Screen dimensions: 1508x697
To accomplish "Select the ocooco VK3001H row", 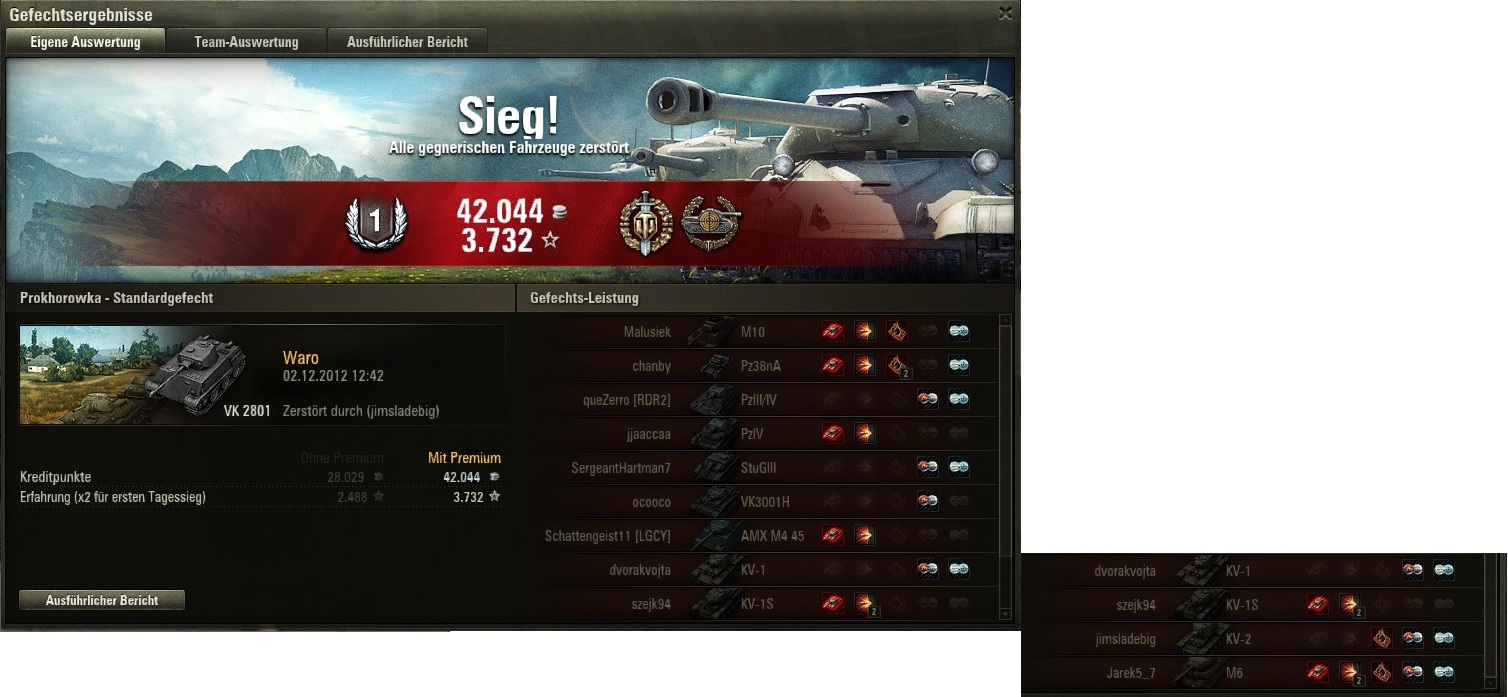I will pyautogui.click(x=760, y=502).
